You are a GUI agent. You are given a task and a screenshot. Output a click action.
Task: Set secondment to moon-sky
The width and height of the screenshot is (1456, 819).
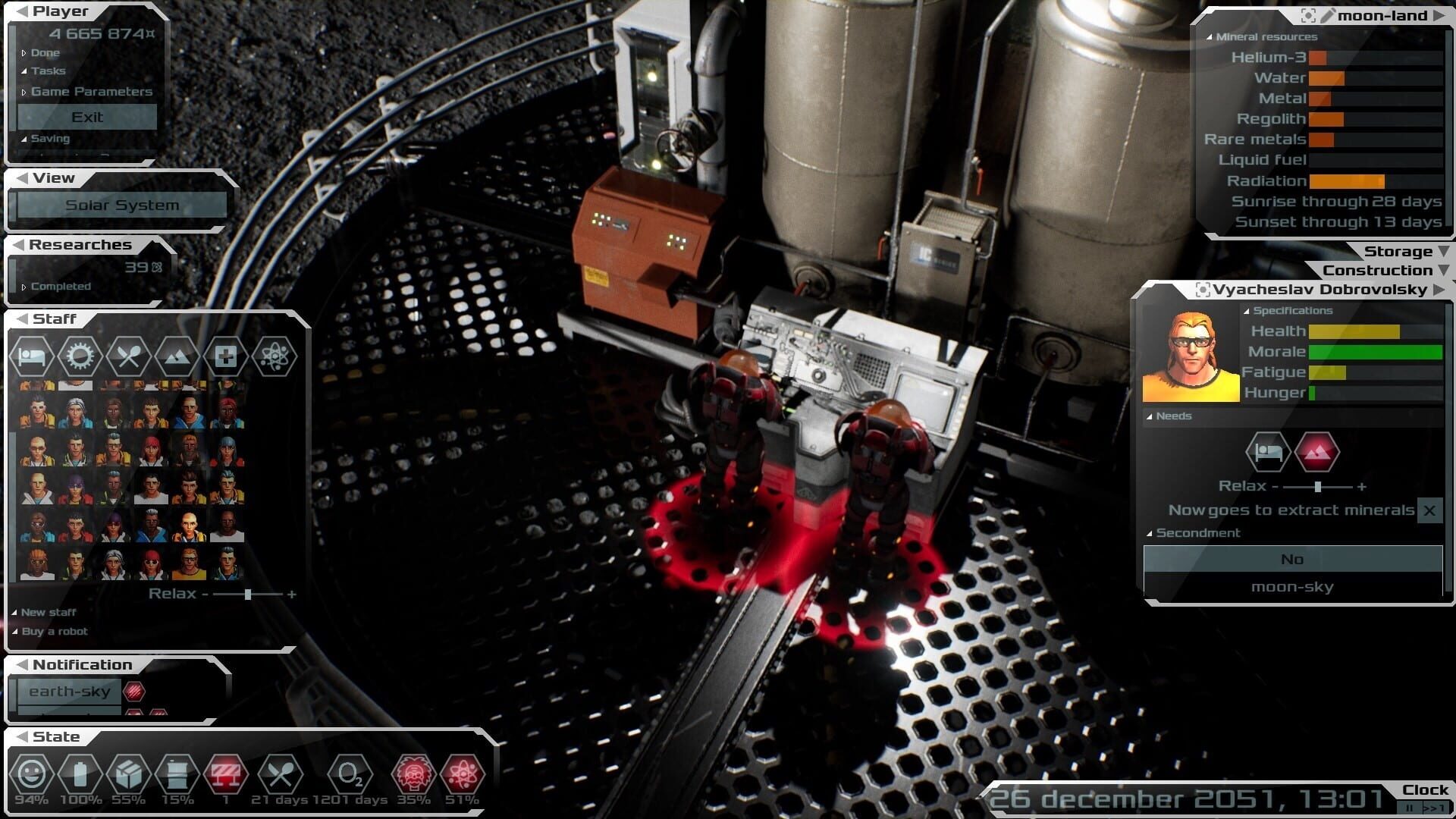1292,587
